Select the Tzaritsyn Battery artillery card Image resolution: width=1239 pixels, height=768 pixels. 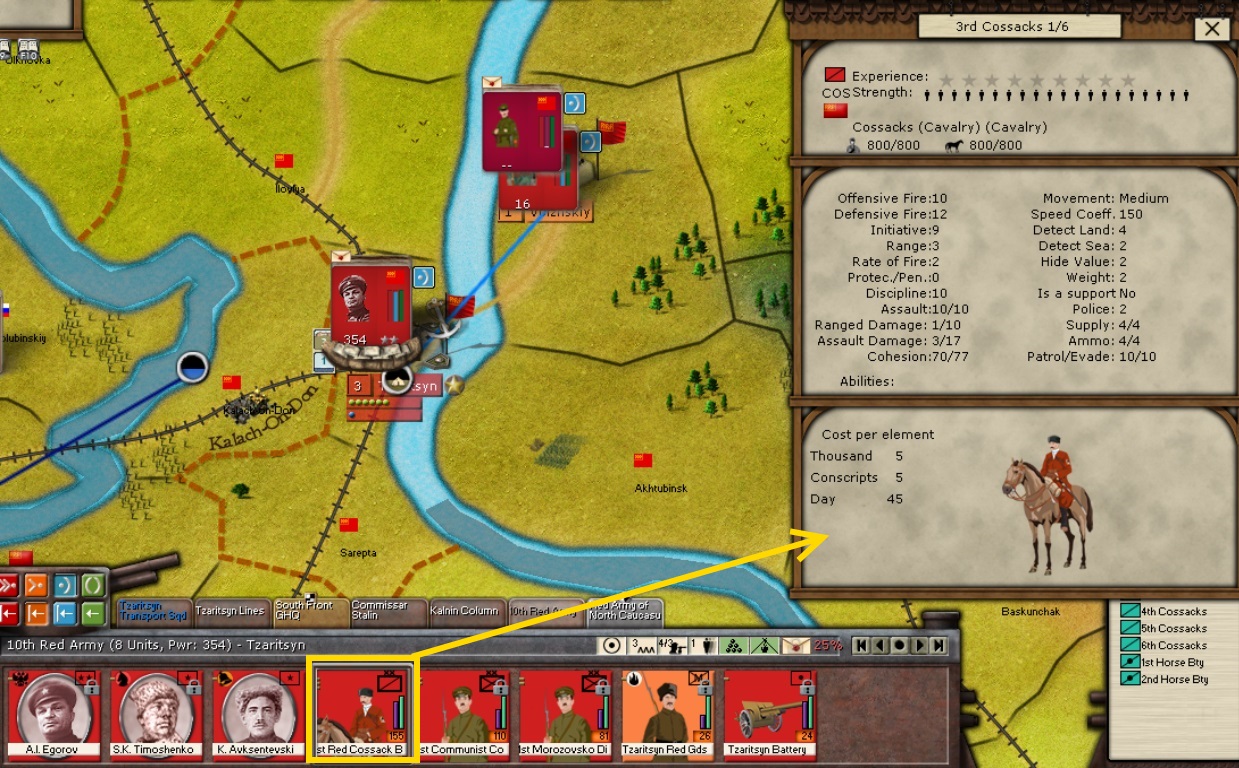click(x=769, y=711)
